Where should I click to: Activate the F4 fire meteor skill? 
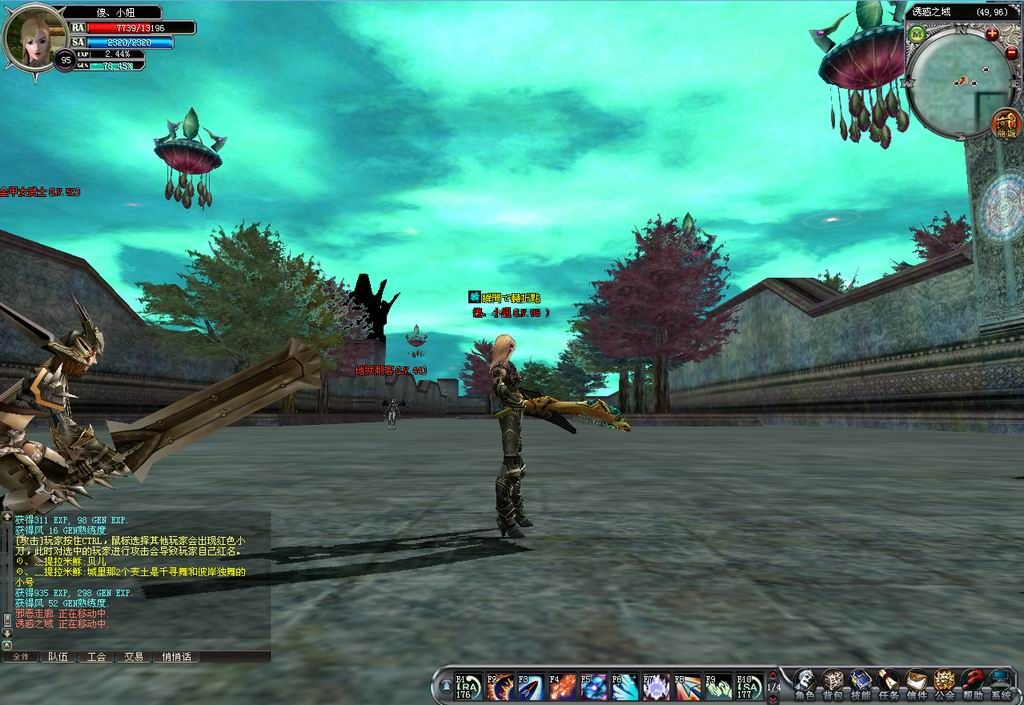(x=562, y=686)
